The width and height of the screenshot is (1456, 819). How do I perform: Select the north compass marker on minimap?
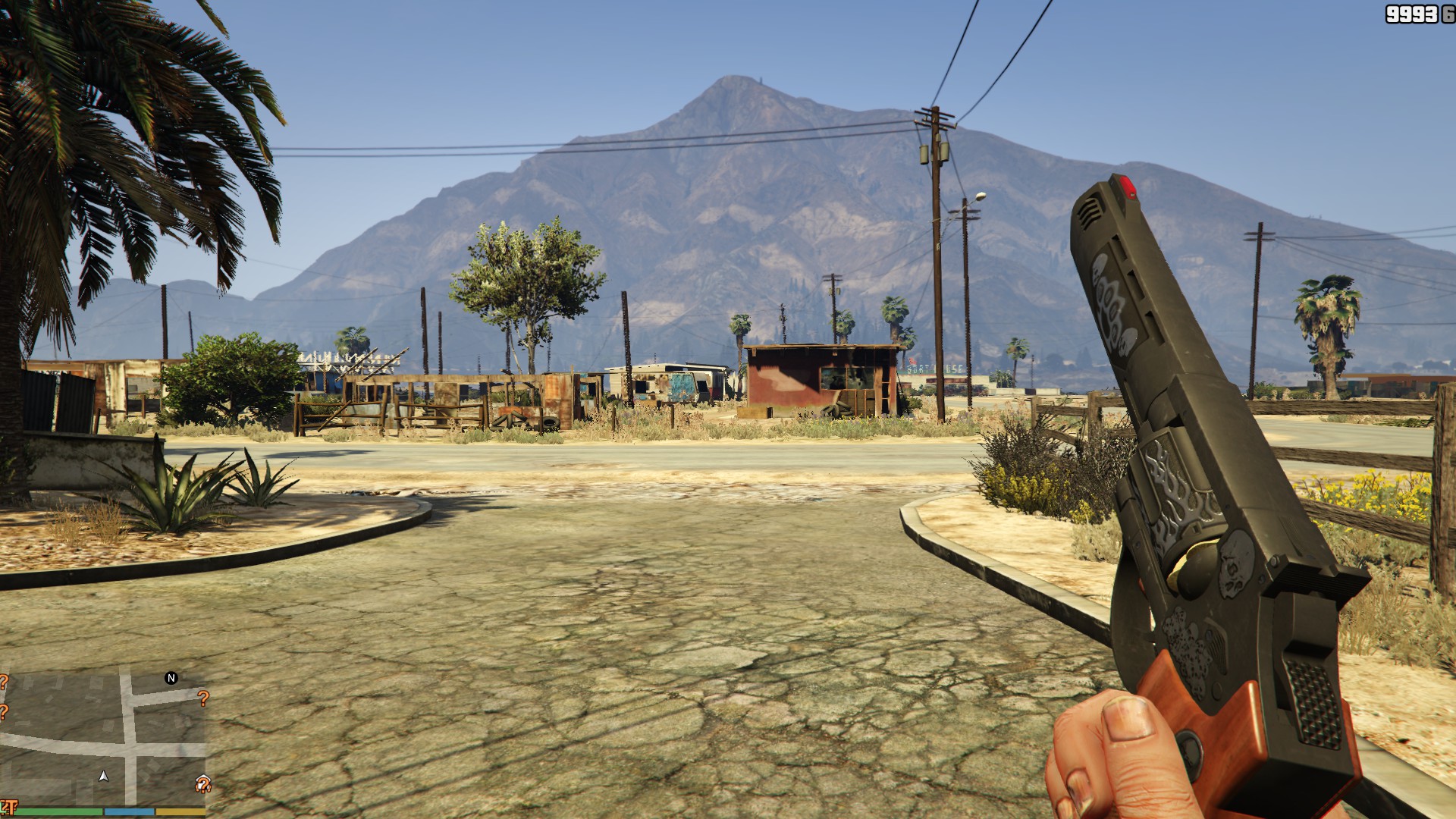(171, 678)
